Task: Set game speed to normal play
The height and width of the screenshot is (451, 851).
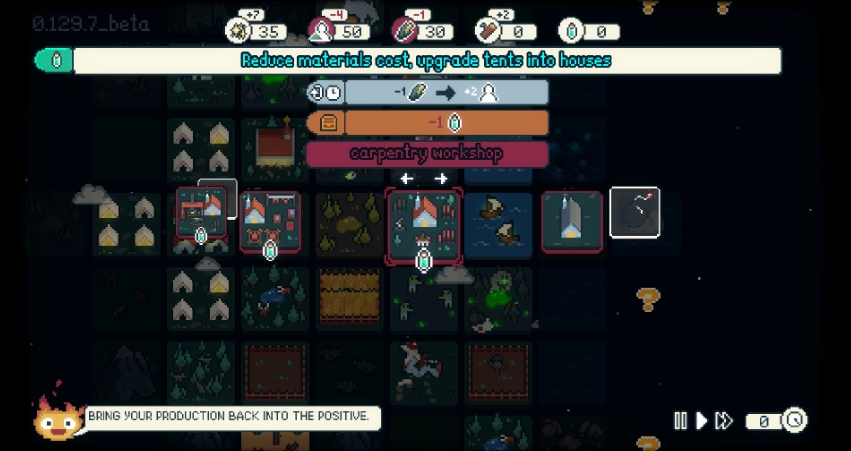Action: [x=702, y=421]
